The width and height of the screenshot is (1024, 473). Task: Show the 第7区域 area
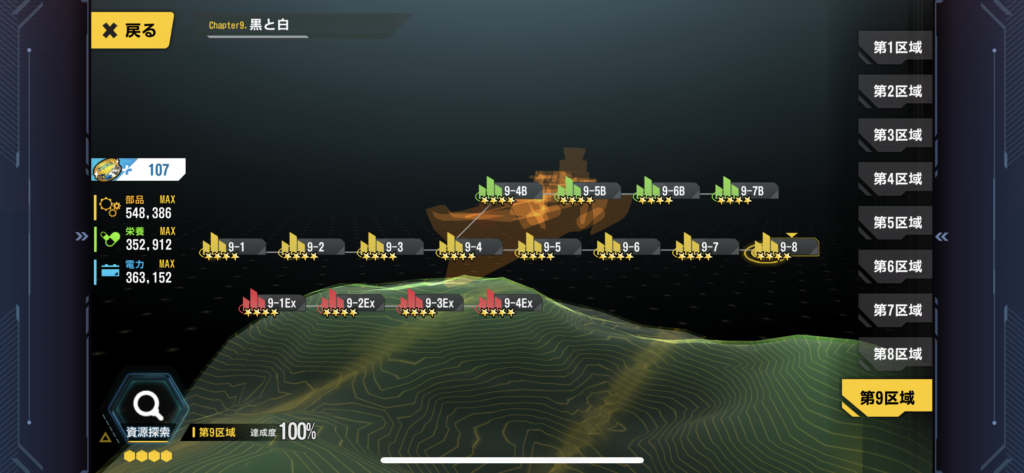pos(896,310)
